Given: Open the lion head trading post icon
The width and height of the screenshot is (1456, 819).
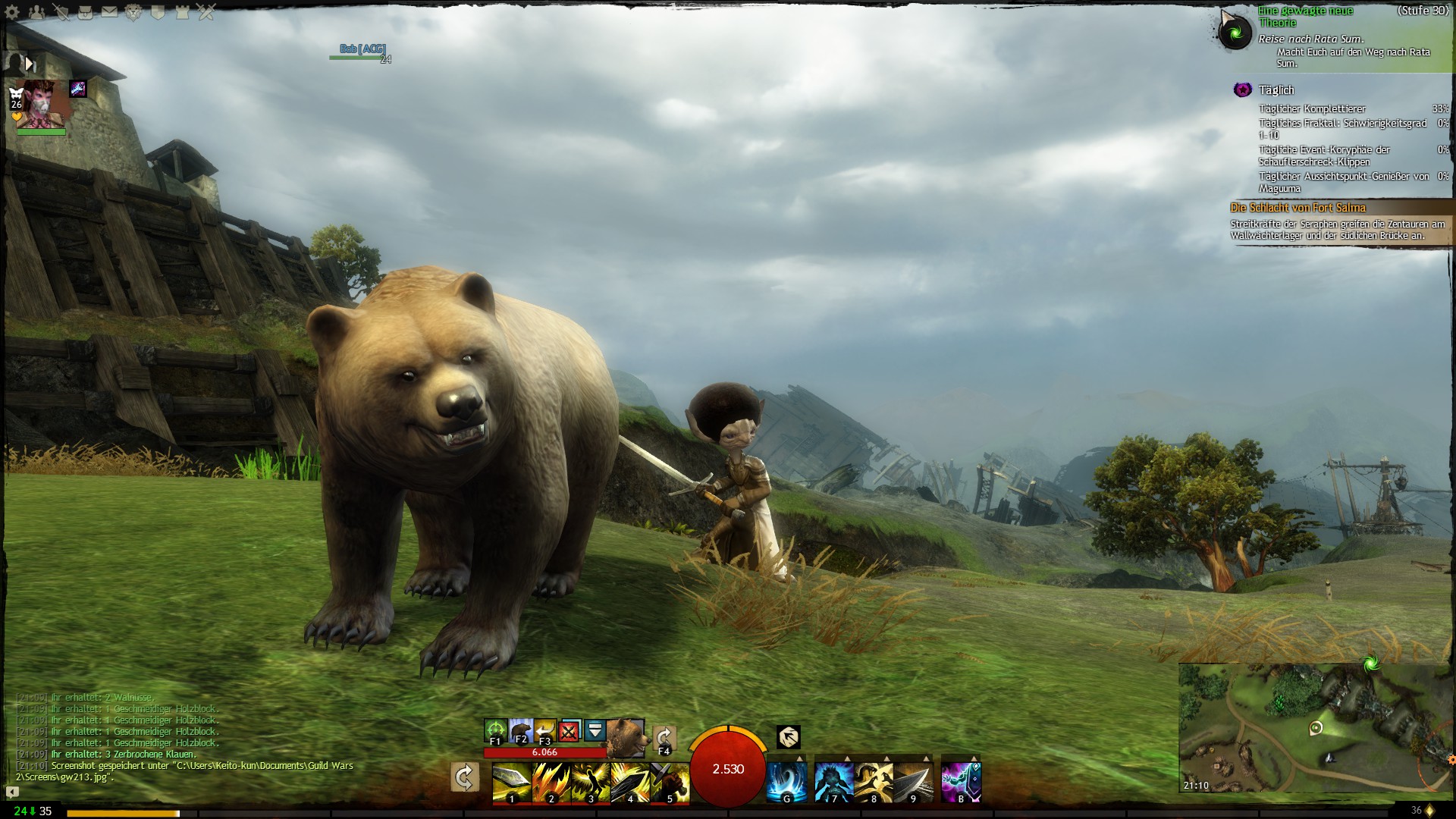Looking at the screenshot, I should click(133, 12).
